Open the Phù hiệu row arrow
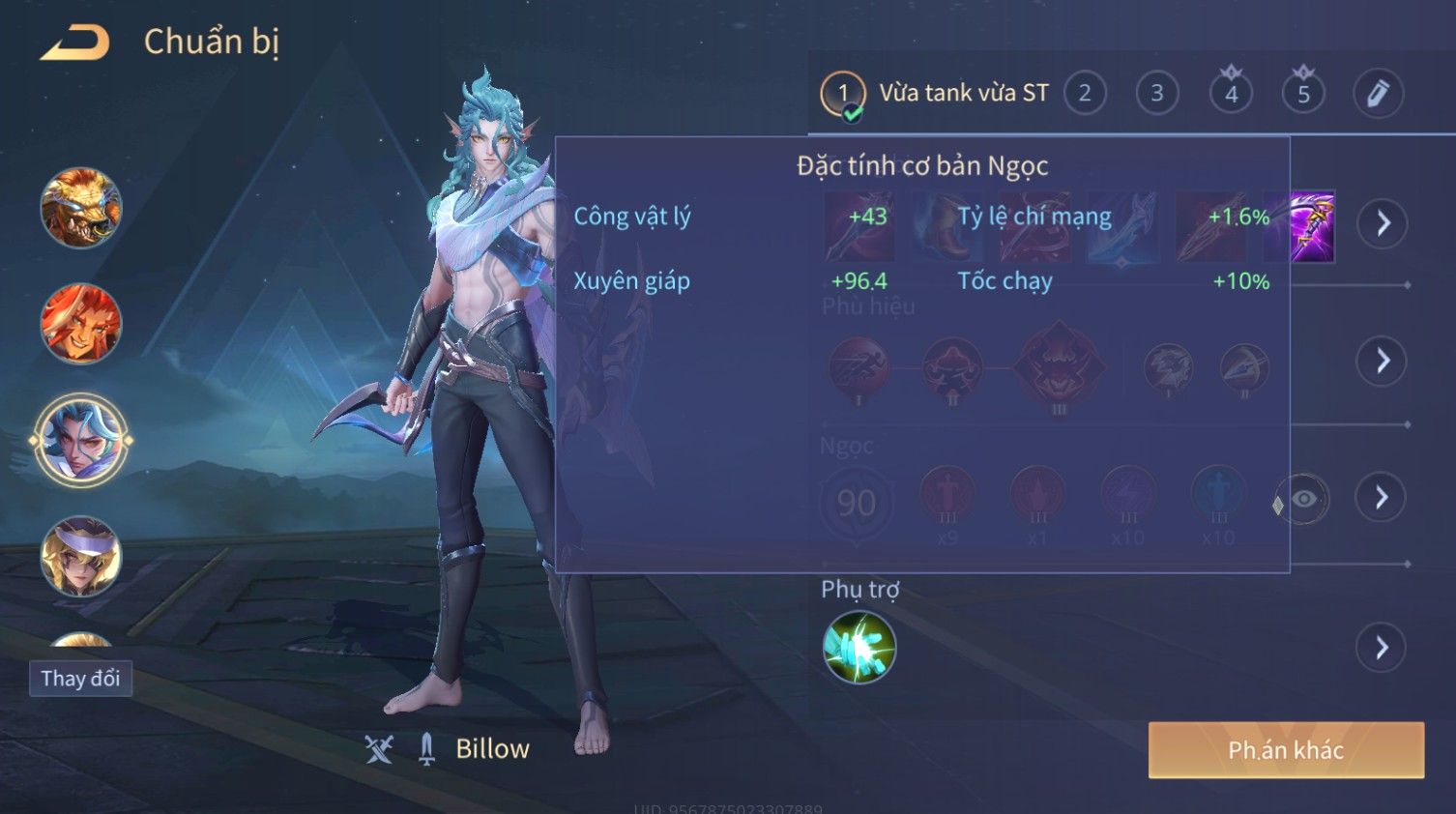The height and width of the screenshot is (814, 1456). pyautogui.click(x=1383, y=362)
